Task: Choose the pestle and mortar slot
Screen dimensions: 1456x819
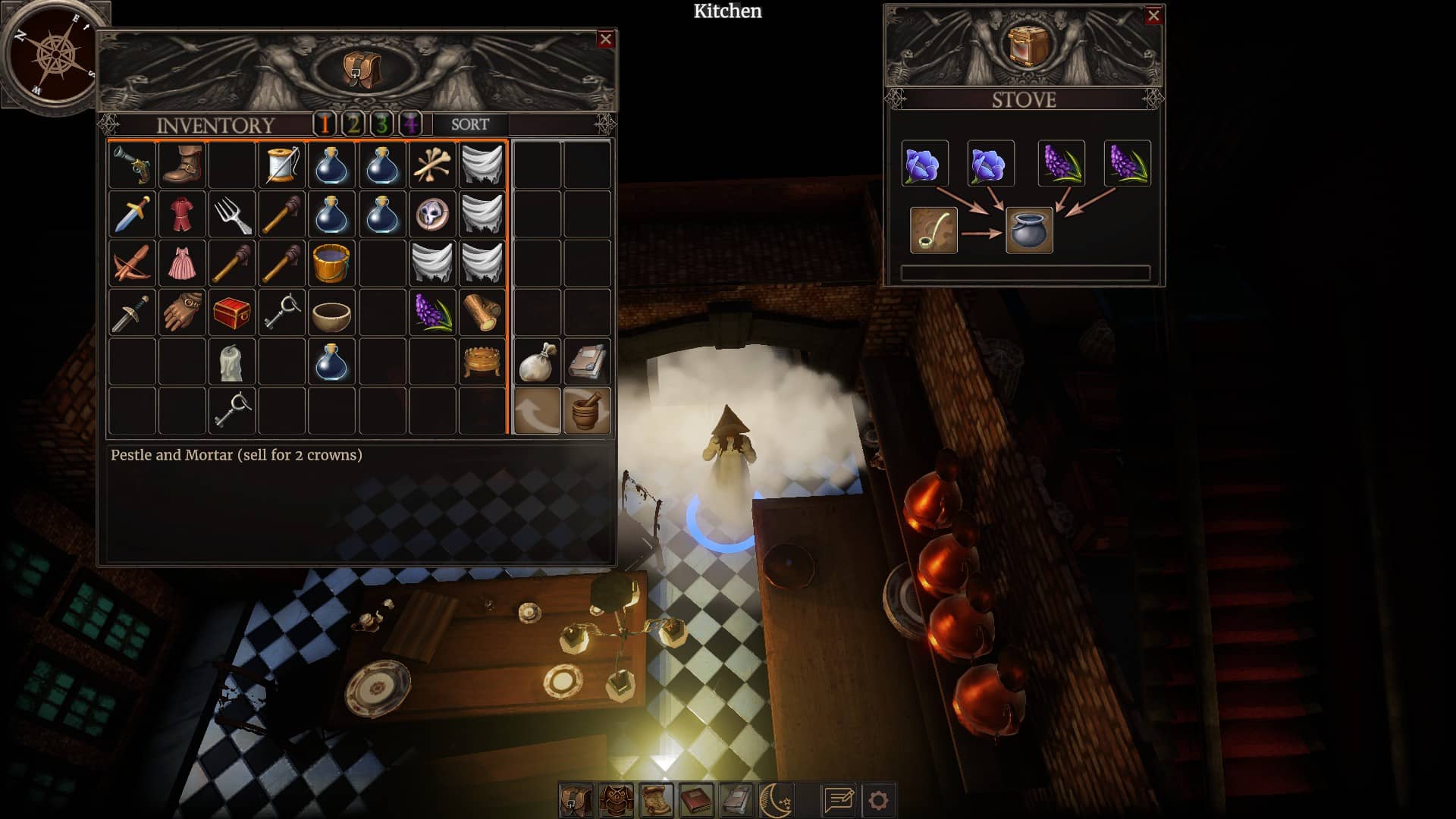Action: [587, 411]
